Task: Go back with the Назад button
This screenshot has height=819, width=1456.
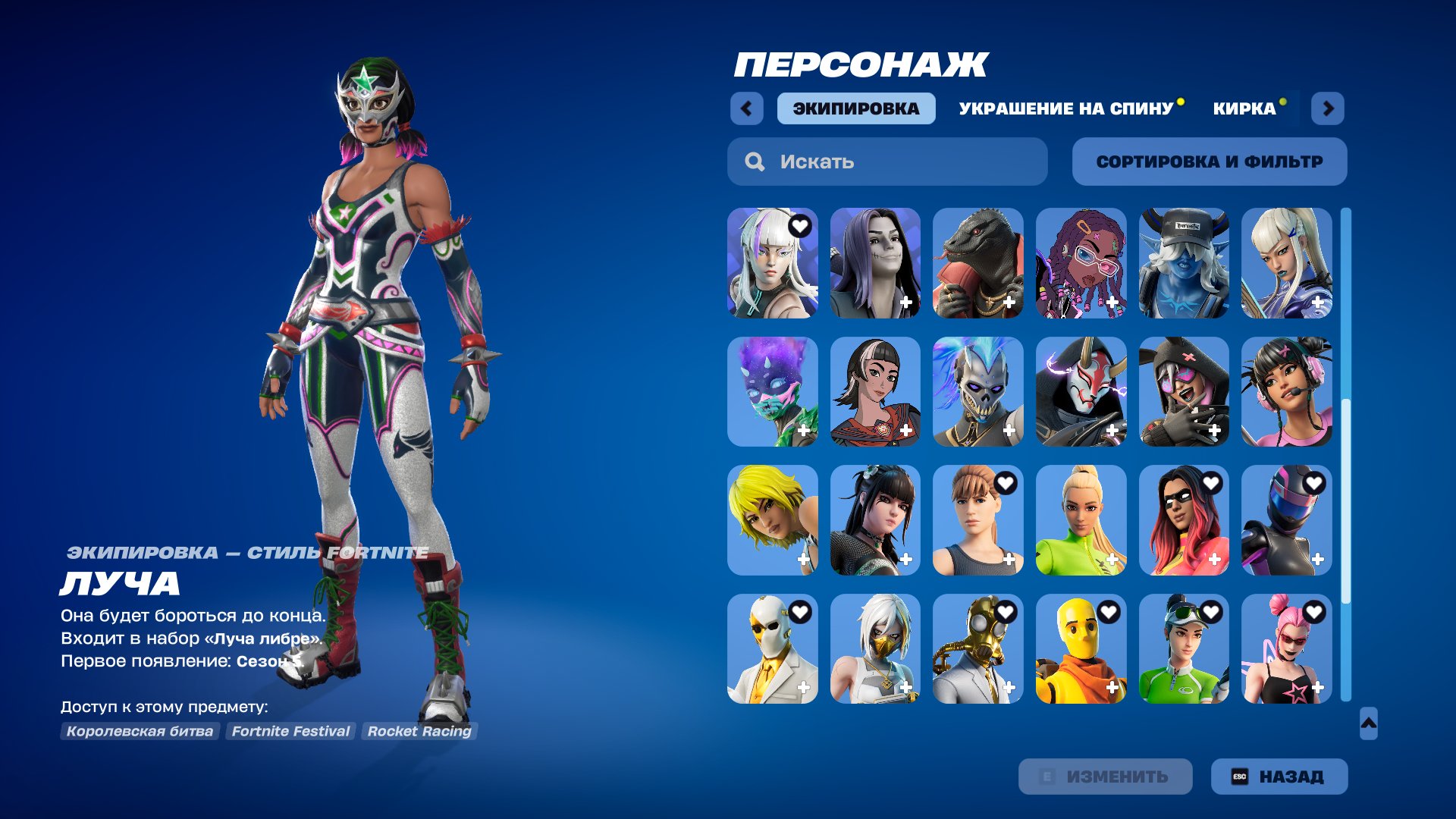Action: pos(1279,777)
